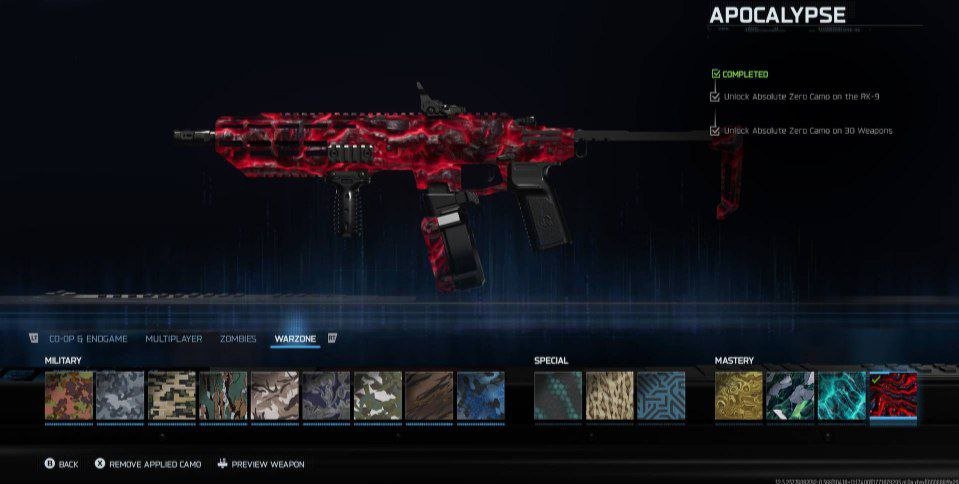Image resolution: width=959 pixels, height=484 pixels.
Task: Pick the teal hexagon special camo
Action: coord(558,395)
